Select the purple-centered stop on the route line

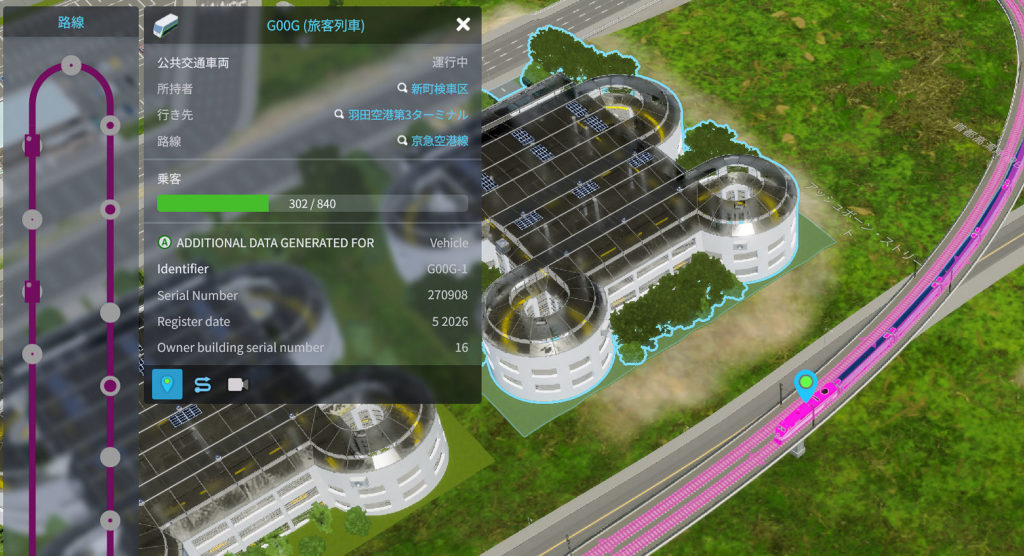(x=110, y=385)
